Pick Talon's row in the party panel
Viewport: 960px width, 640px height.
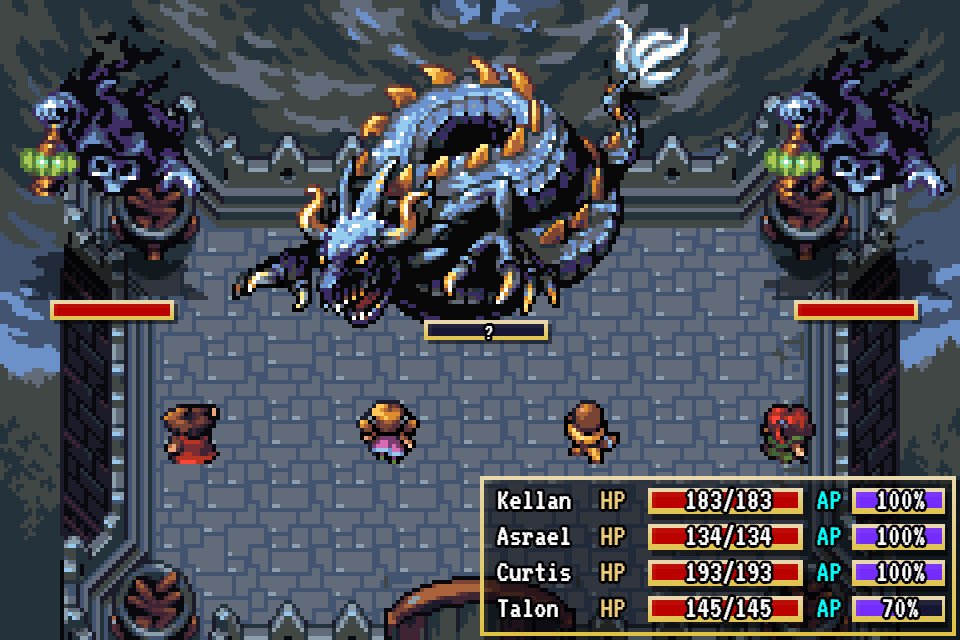[529, 609]
